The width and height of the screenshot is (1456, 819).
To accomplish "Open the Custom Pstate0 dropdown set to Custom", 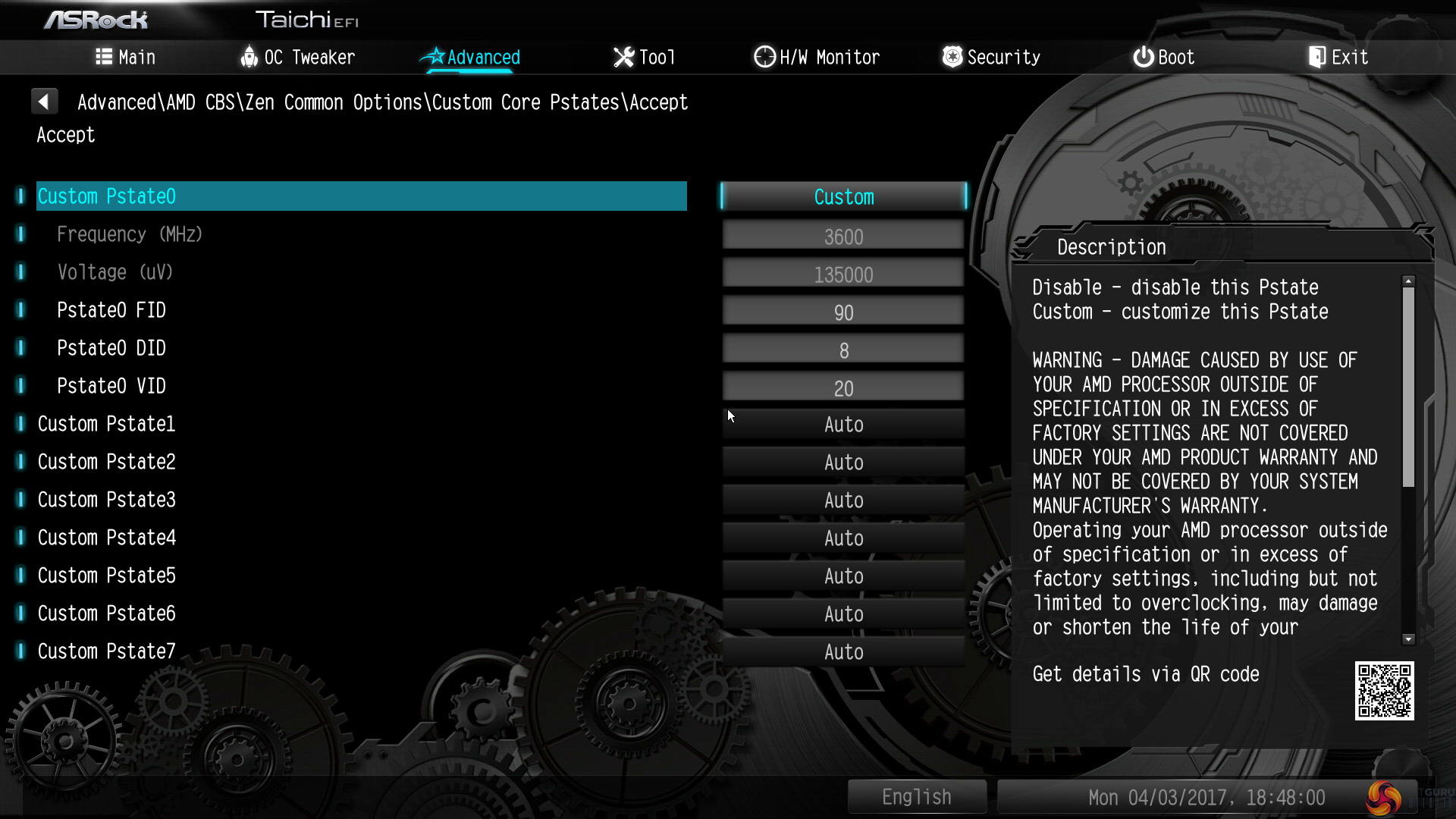I will click(x=843, y=197).
